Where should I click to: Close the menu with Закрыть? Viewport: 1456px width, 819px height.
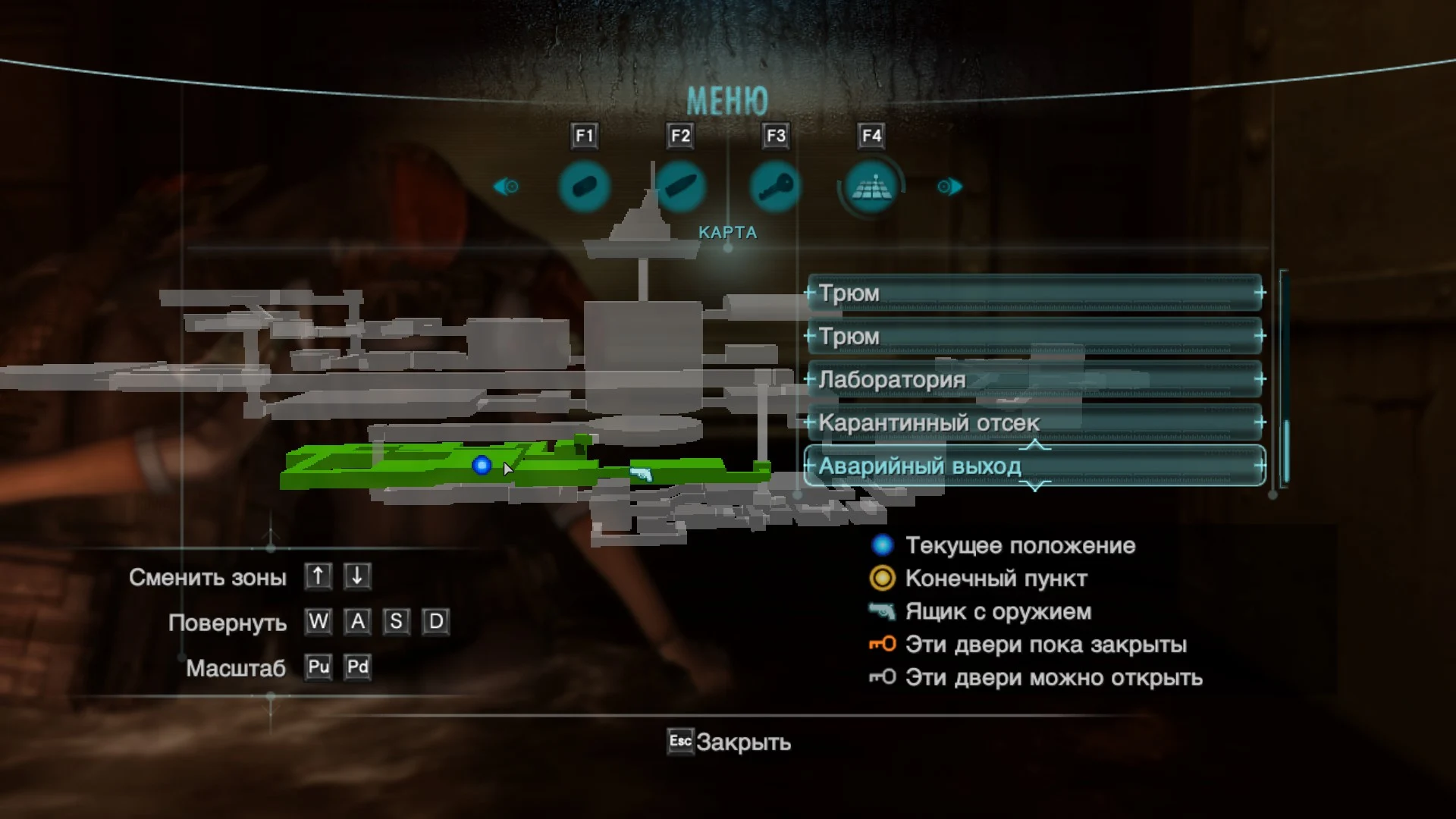[x=729, y=742]
